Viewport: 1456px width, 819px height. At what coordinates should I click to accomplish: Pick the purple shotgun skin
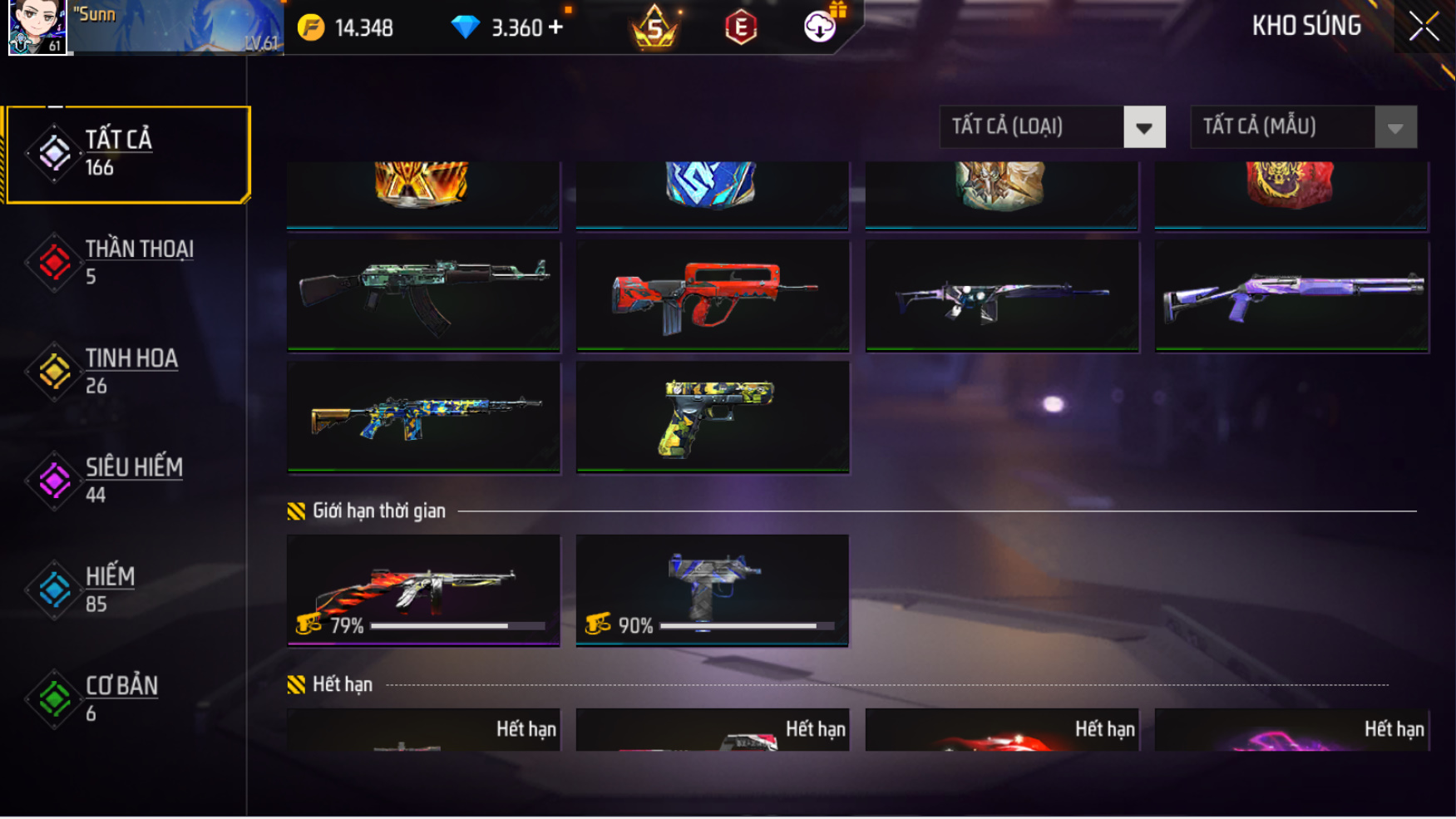1291,296
